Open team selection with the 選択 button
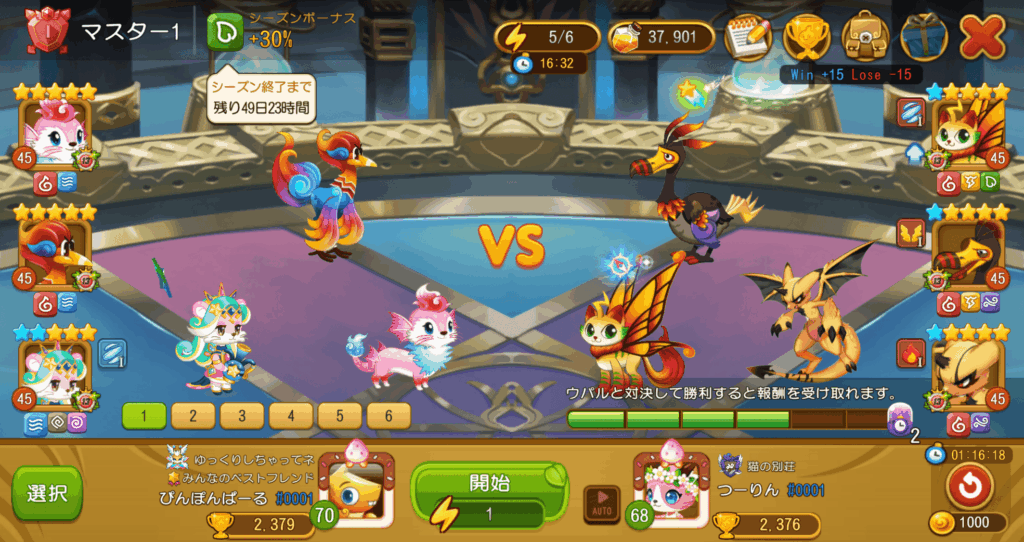This screenshot has height=542, width=1024. [x=47, y=493]
